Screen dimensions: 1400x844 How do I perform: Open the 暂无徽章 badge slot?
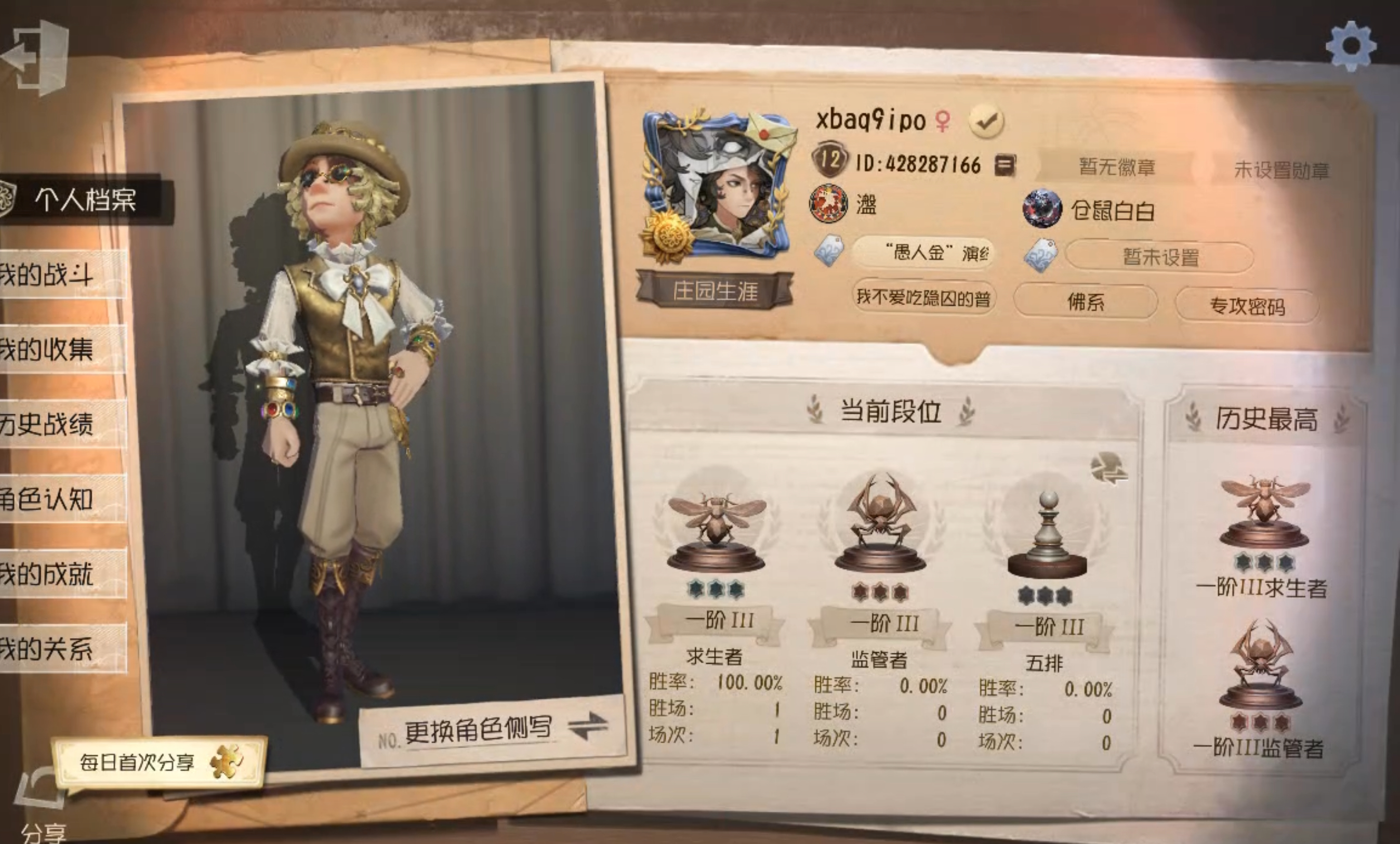(x=1116, y=167)
